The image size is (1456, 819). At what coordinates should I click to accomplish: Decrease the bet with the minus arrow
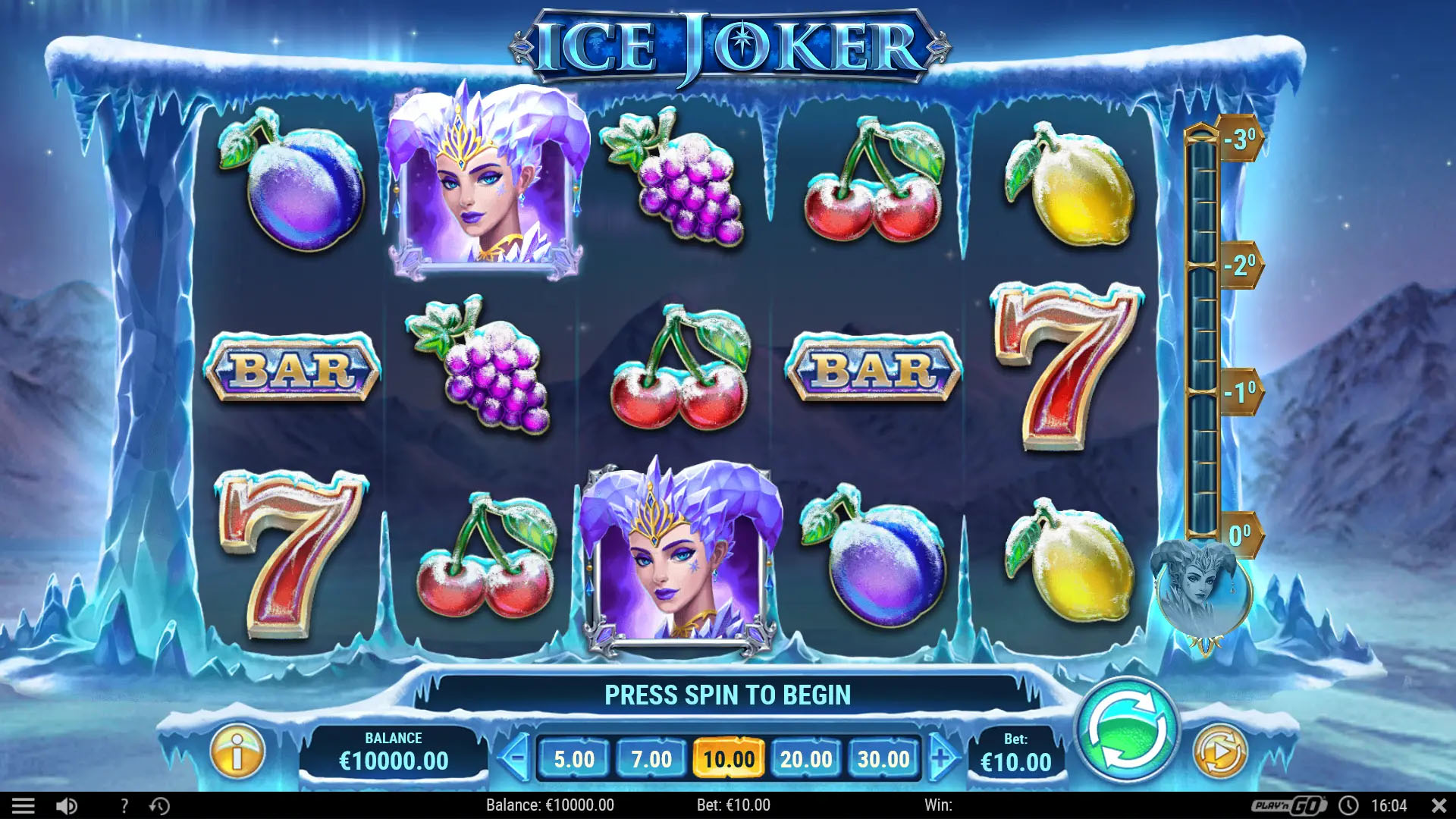click(x=516, y=757)
